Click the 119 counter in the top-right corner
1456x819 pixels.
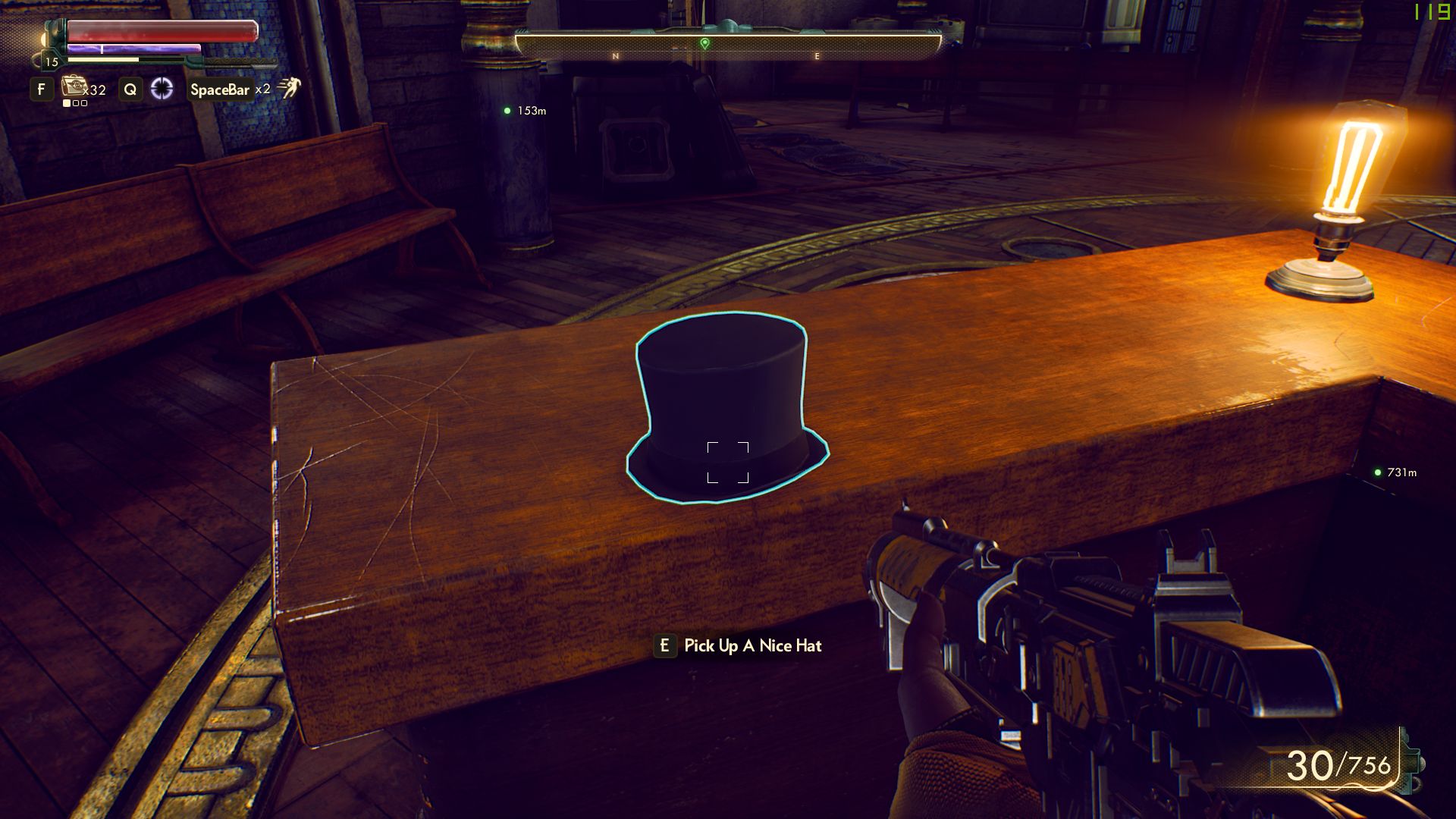pos(1432,13)
